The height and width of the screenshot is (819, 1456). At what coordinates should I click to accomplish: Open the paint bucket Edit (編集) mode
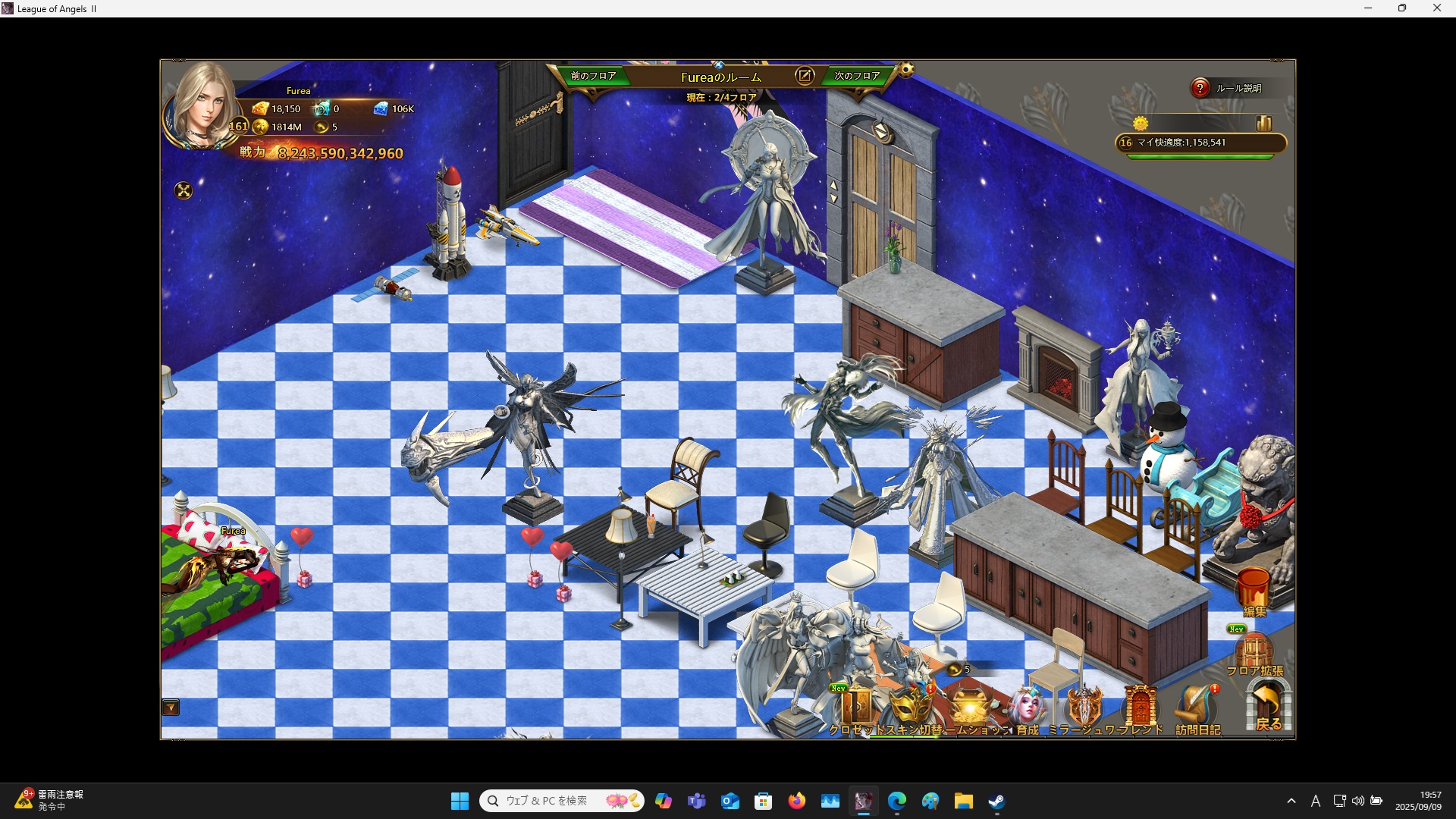point(1254,591)
